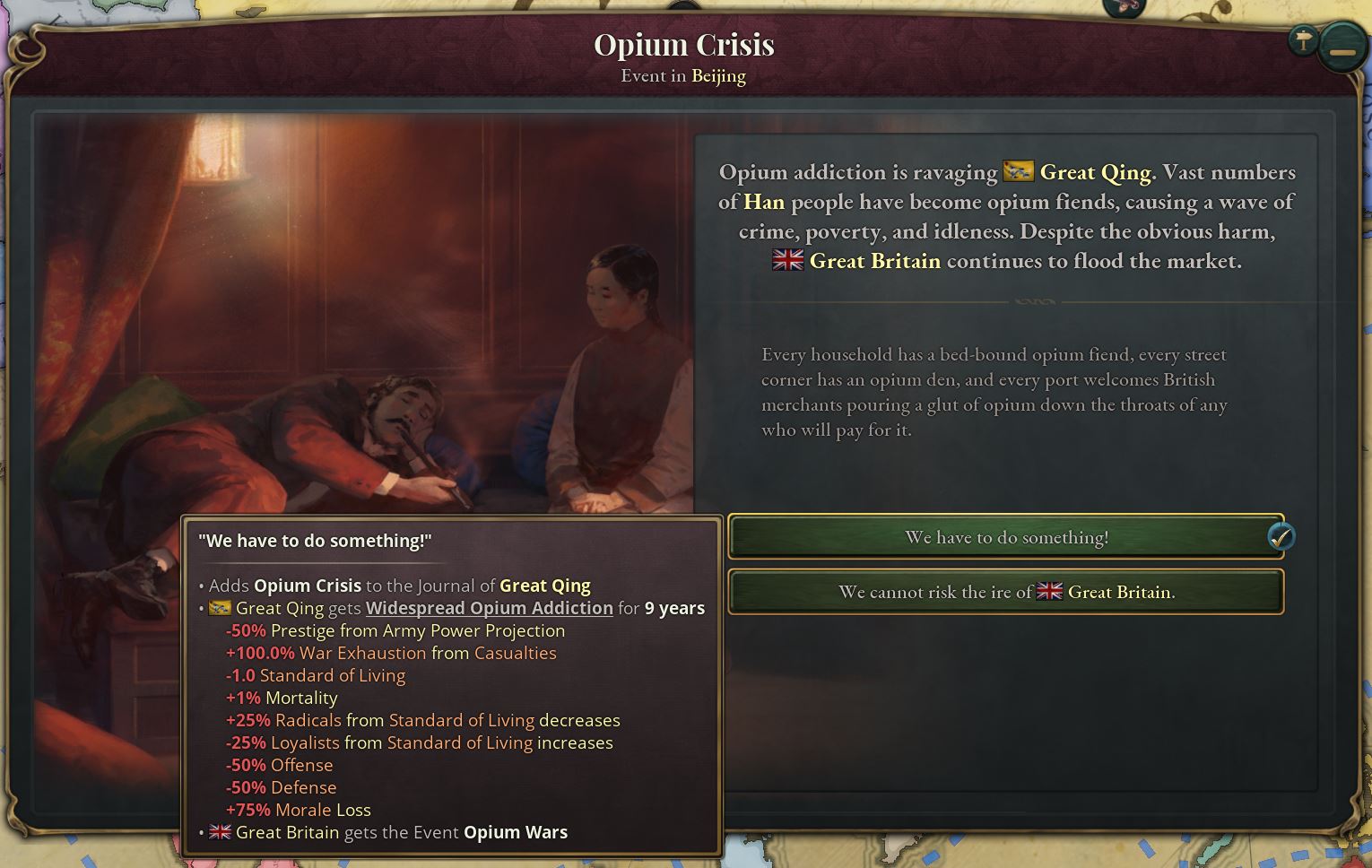Click "Great Qing" in the Journal entry line
Screen dimensions: 1372x868
click(x=545, y=586)
